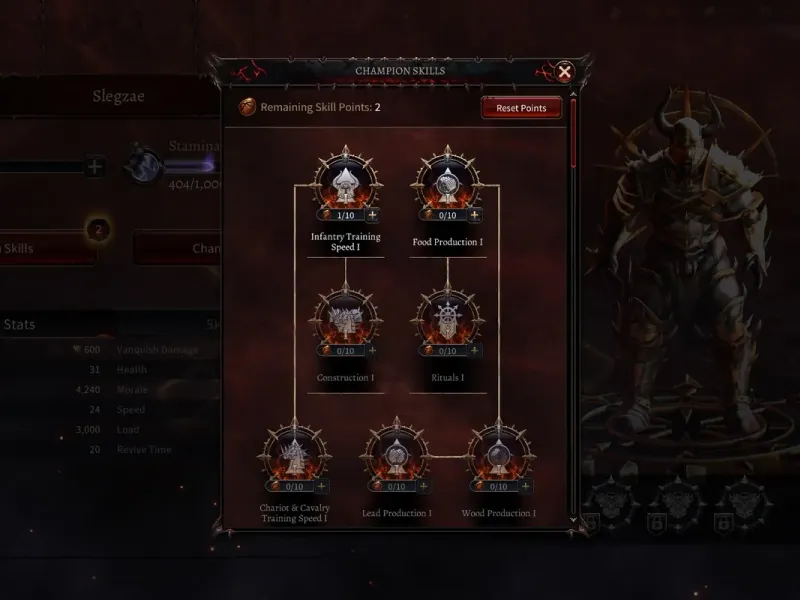The image size is (800, 600).
Task: Add a point to Wood Production I
Action: pos(525,486)
